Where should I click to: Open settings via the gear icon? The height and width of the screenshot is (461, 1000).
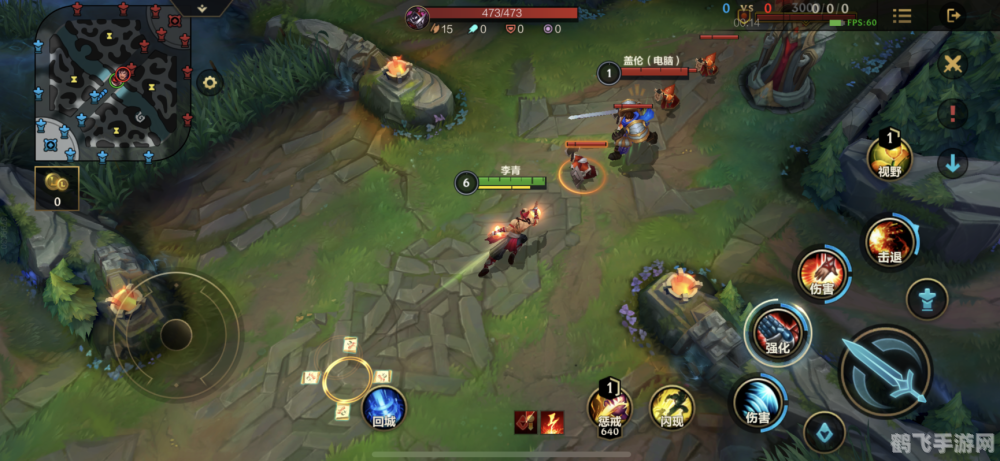[x=209, y=83]
